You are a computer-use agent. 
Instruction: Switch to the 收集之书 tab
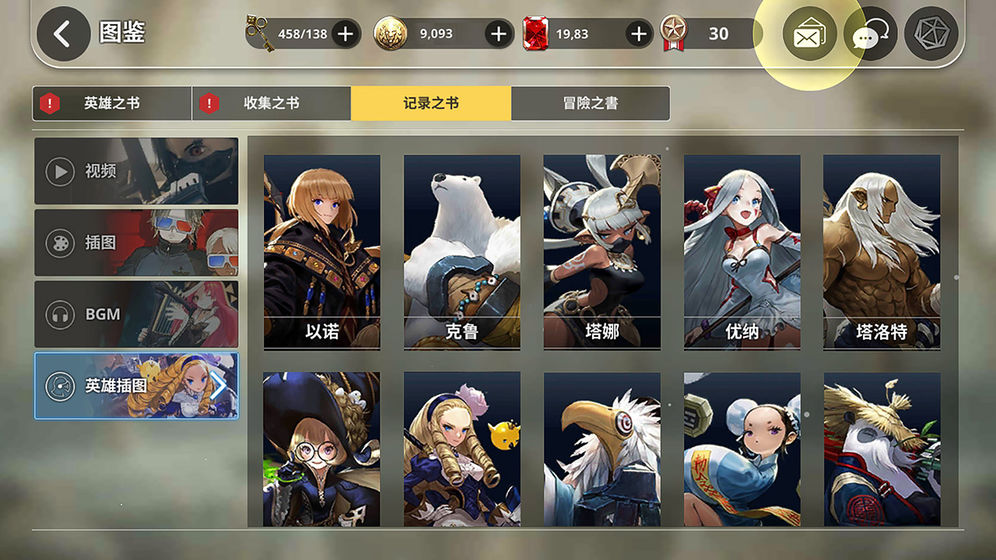(x=271, y=103)
